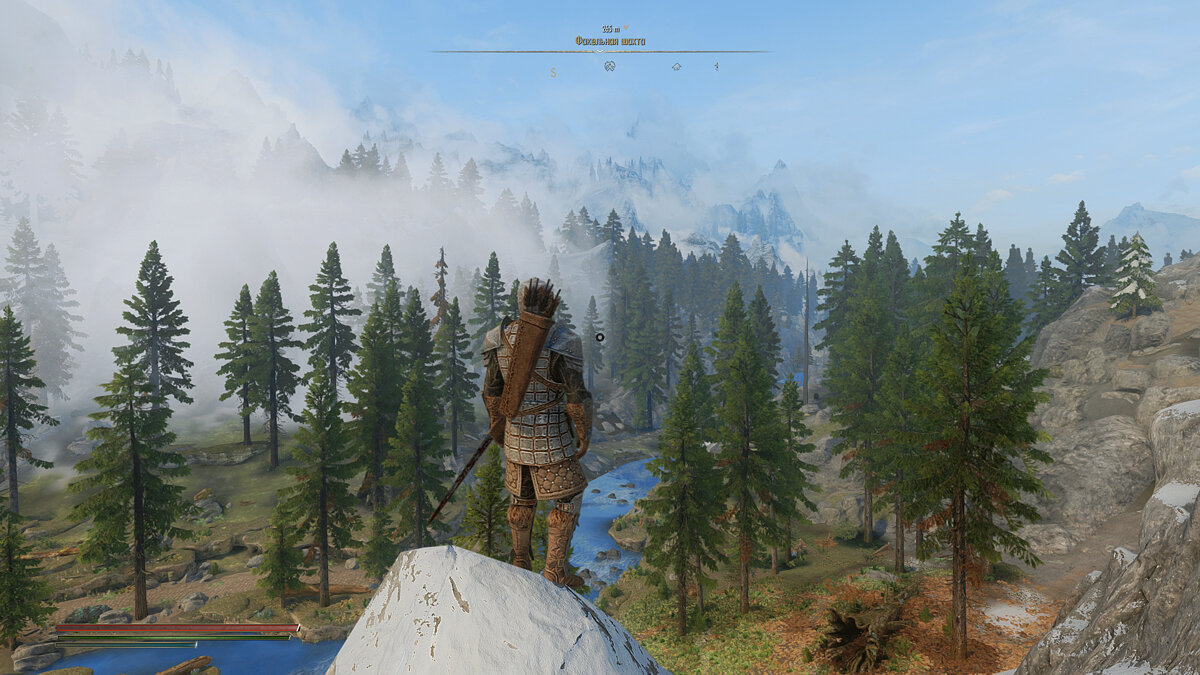Screen dimensions: 1200x675
Task: Click the Факельная шахта location label
Action: tap(609, 42)
